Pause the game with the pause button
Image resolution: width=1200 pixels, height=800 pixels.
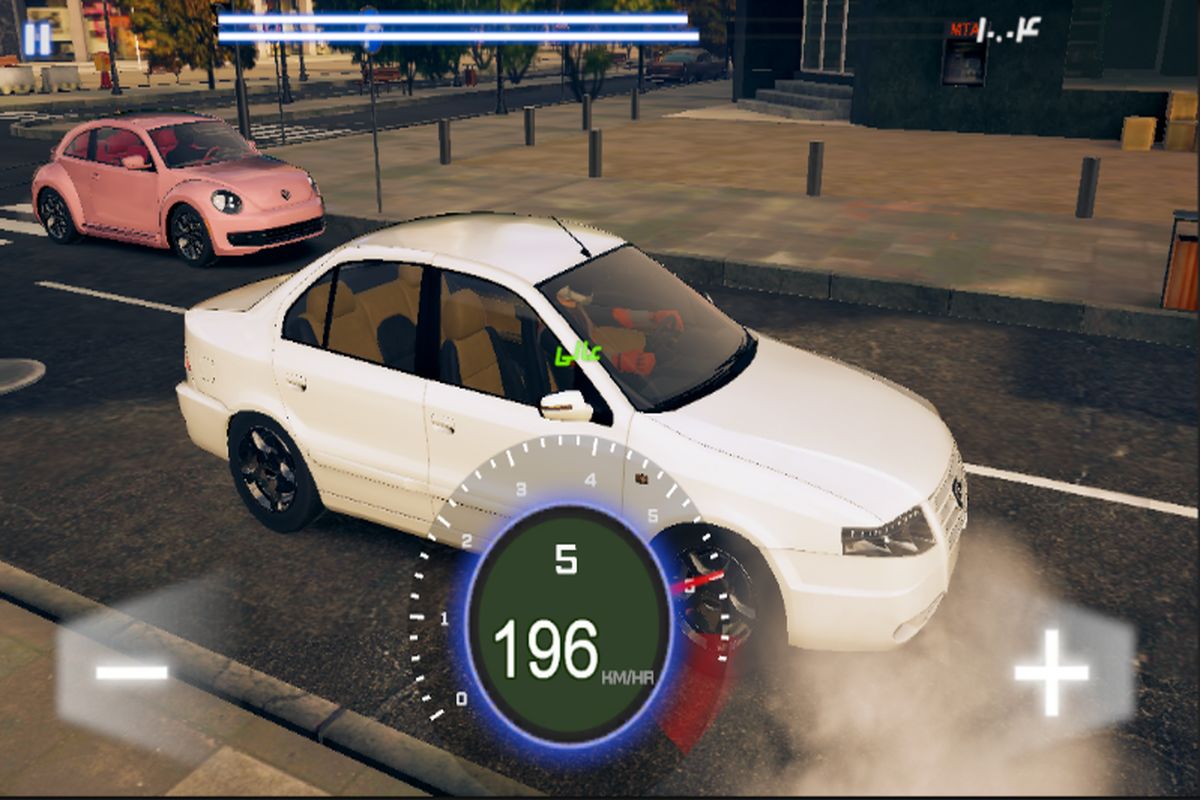pyautogui.click(x=37, y=39)
